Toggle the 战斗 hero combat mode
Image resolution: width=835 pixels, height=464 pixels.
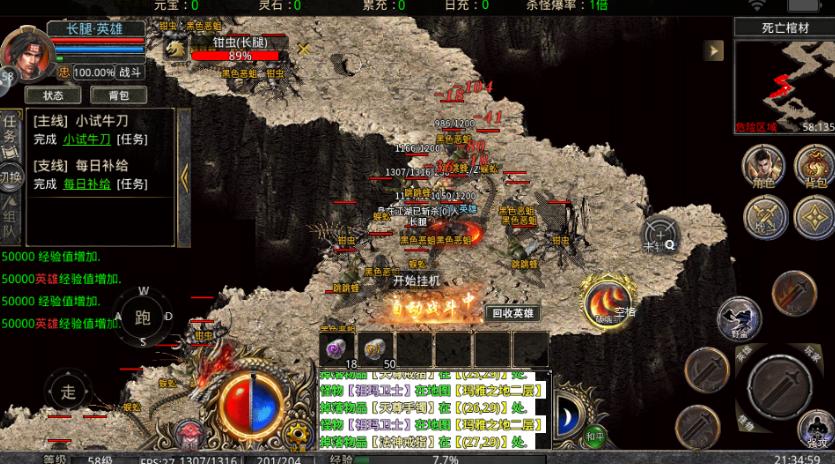coord(131,72)
